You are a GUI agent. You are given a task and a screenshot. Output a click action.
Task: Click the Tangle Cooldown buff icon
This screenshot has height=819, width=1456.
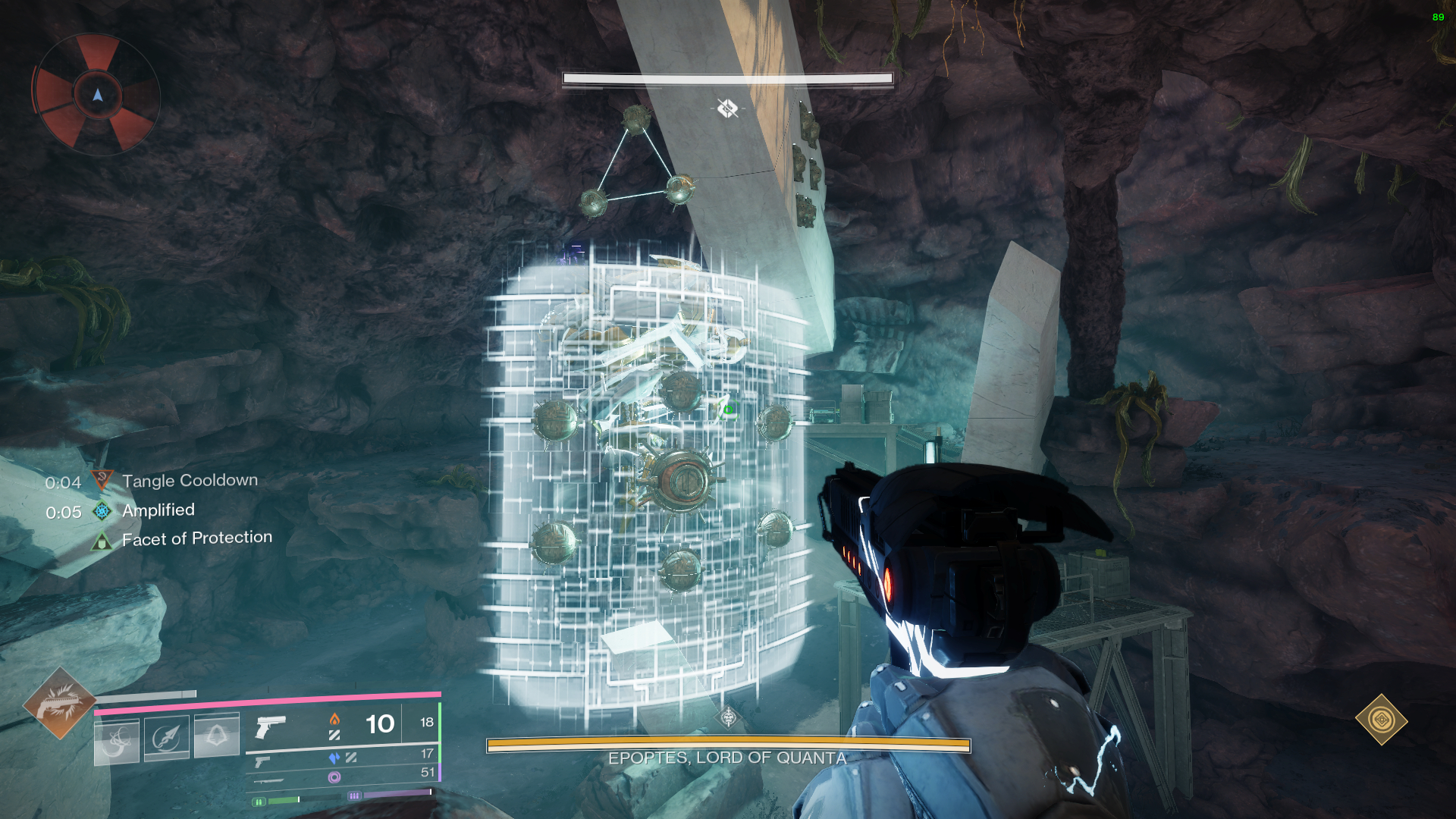pos(102,480)
